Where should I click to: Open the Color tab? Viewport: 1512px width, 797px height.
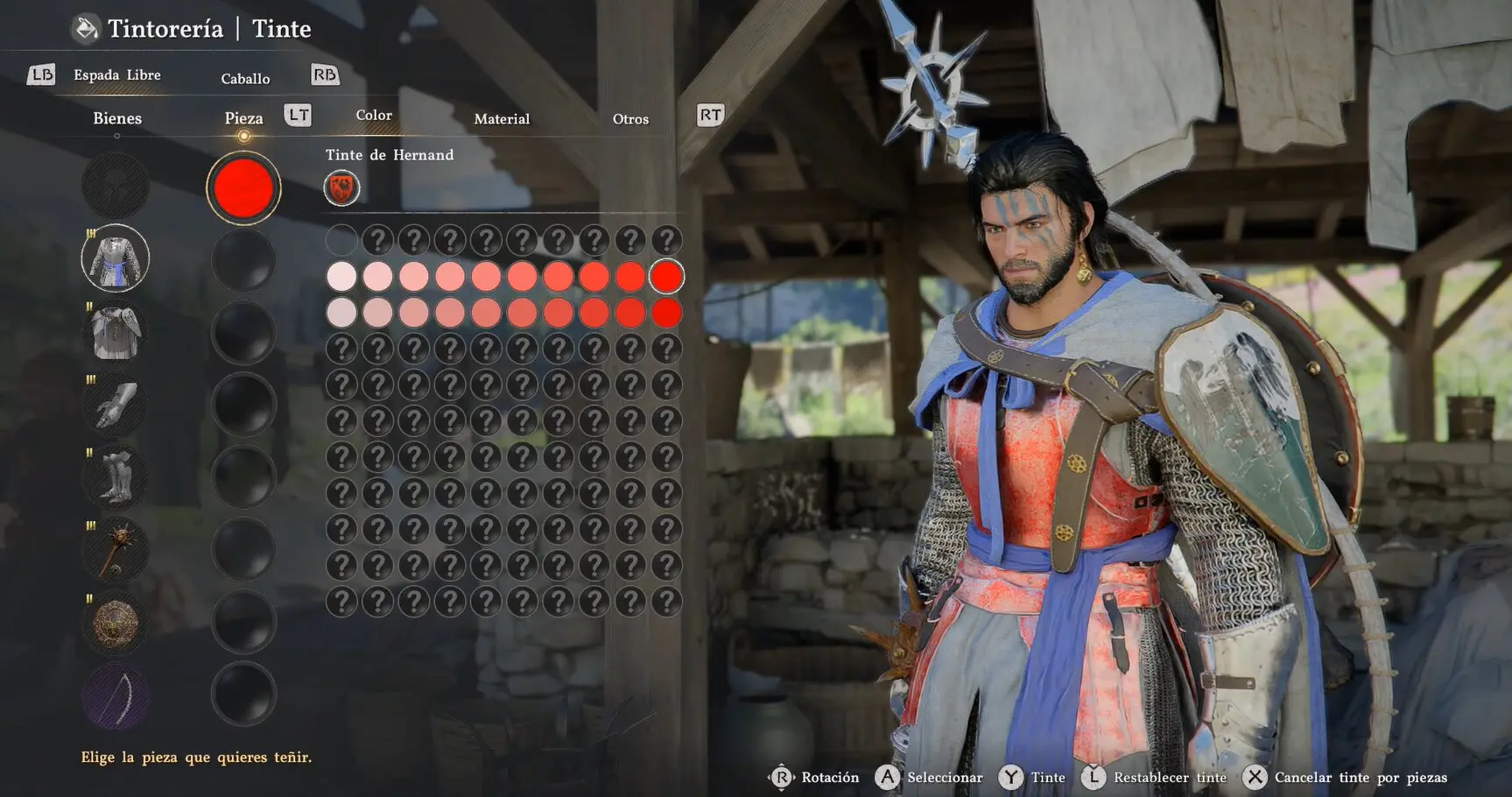click(374, 116)
